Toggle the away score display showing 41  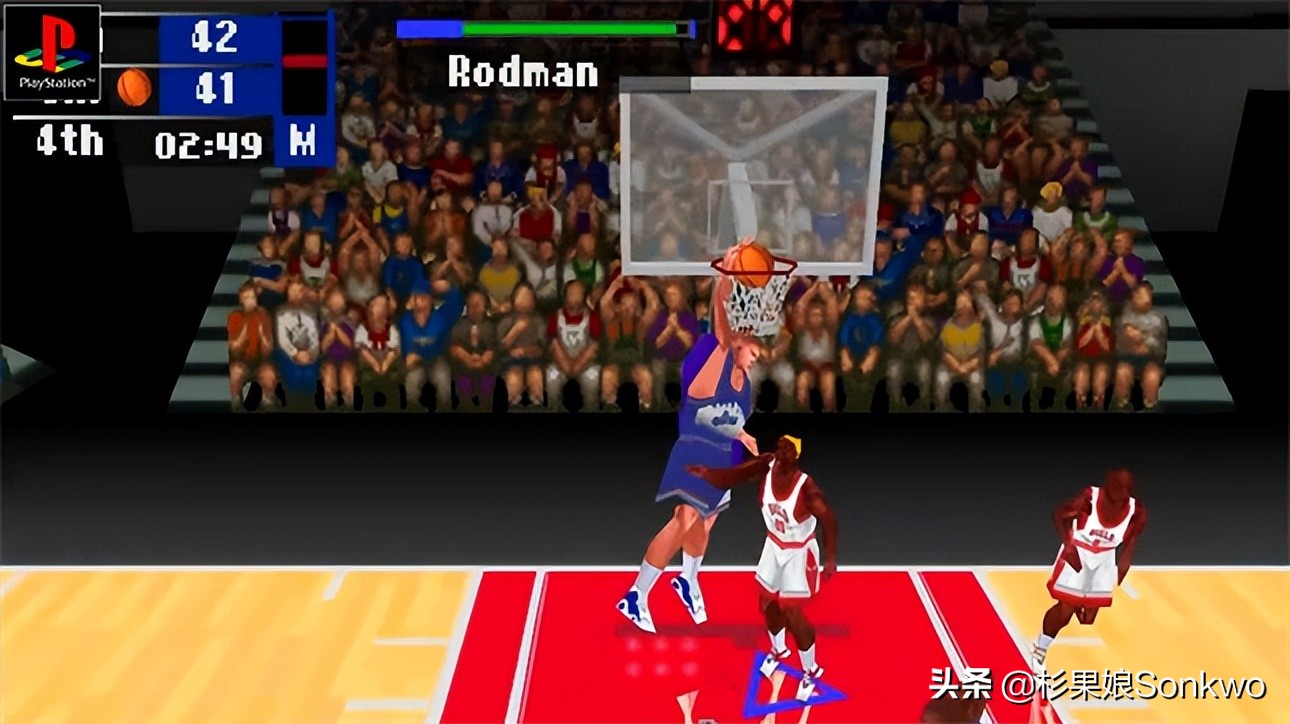215,90
